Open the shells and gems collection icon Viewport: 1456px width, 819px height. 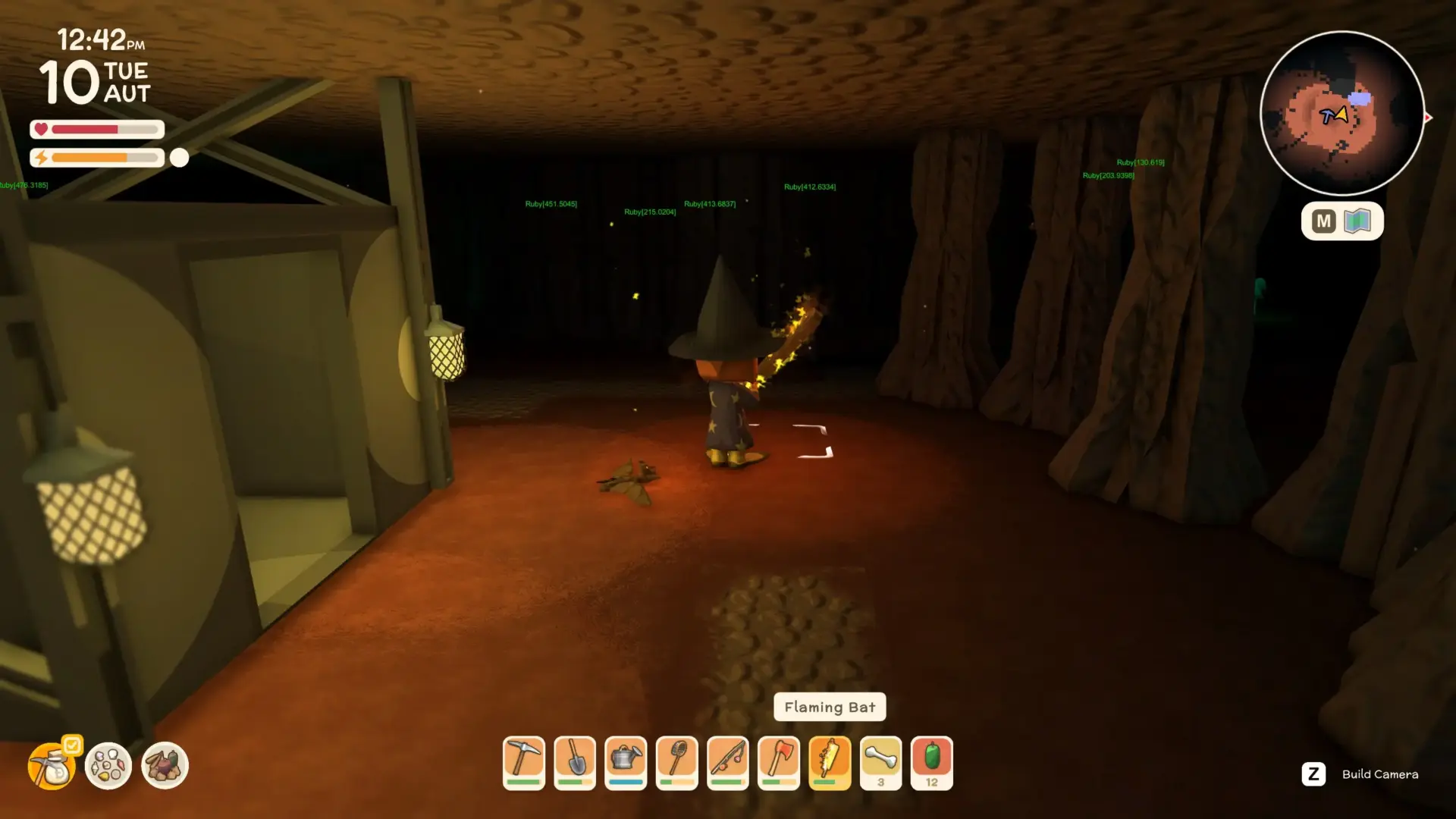click(x=108, y=765)
